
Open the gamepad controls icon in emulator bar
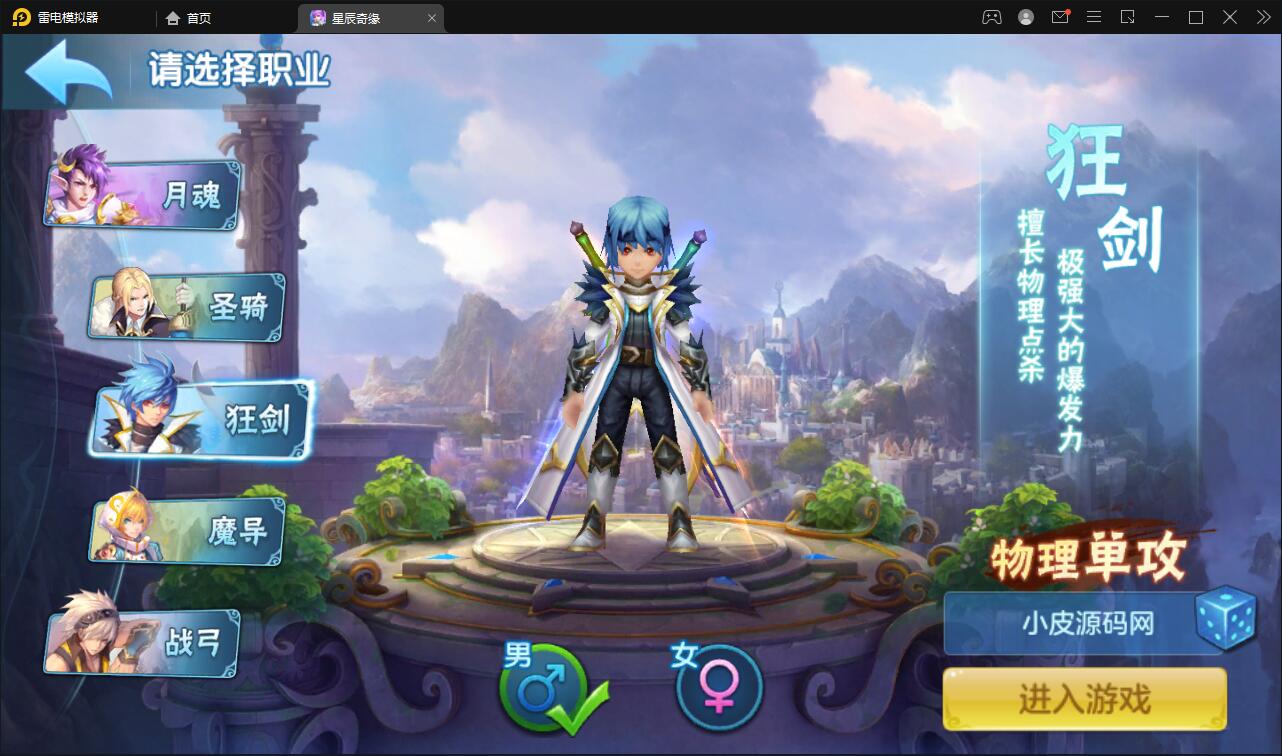click(990, 17)
